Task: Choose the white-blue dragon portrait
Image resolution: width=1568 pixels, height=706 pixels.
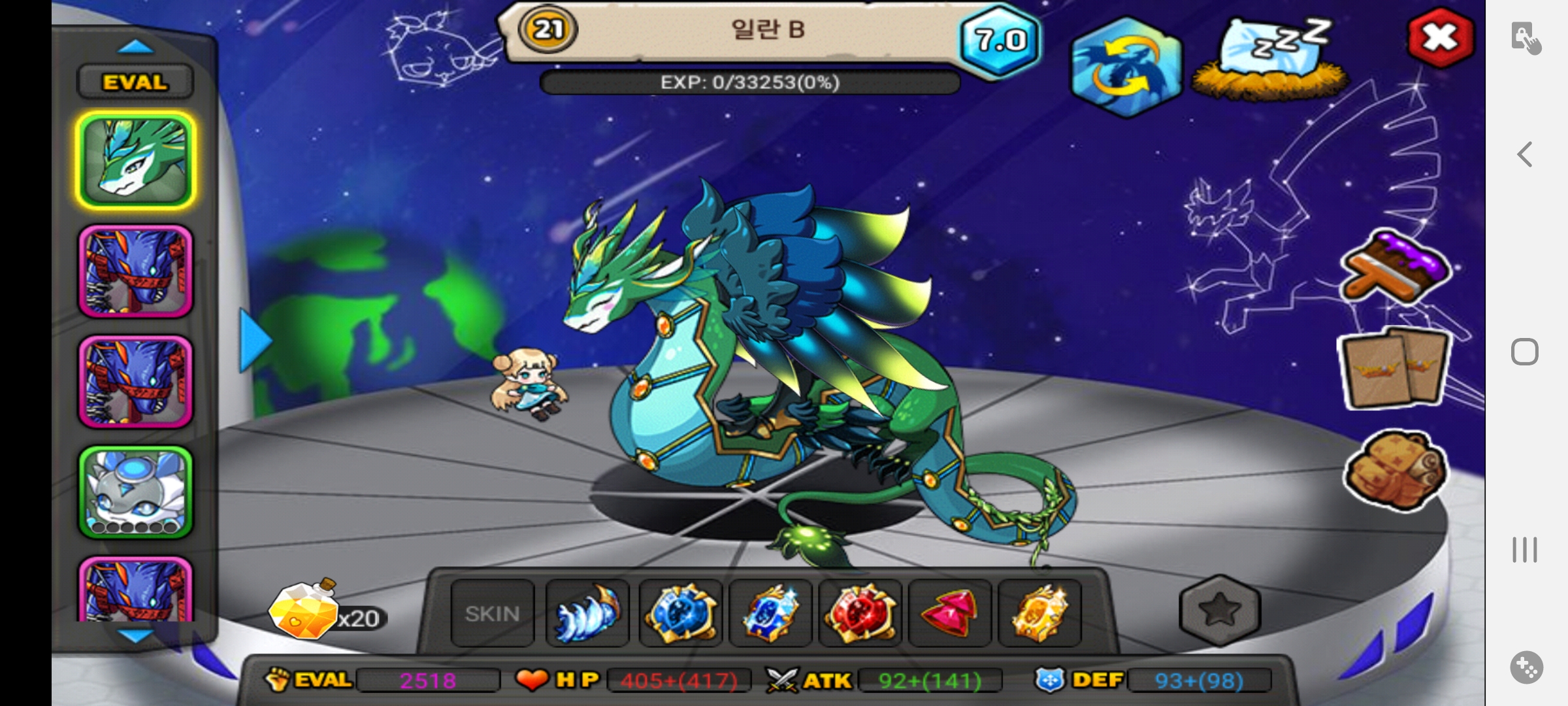Action: [x=136, y=492]
